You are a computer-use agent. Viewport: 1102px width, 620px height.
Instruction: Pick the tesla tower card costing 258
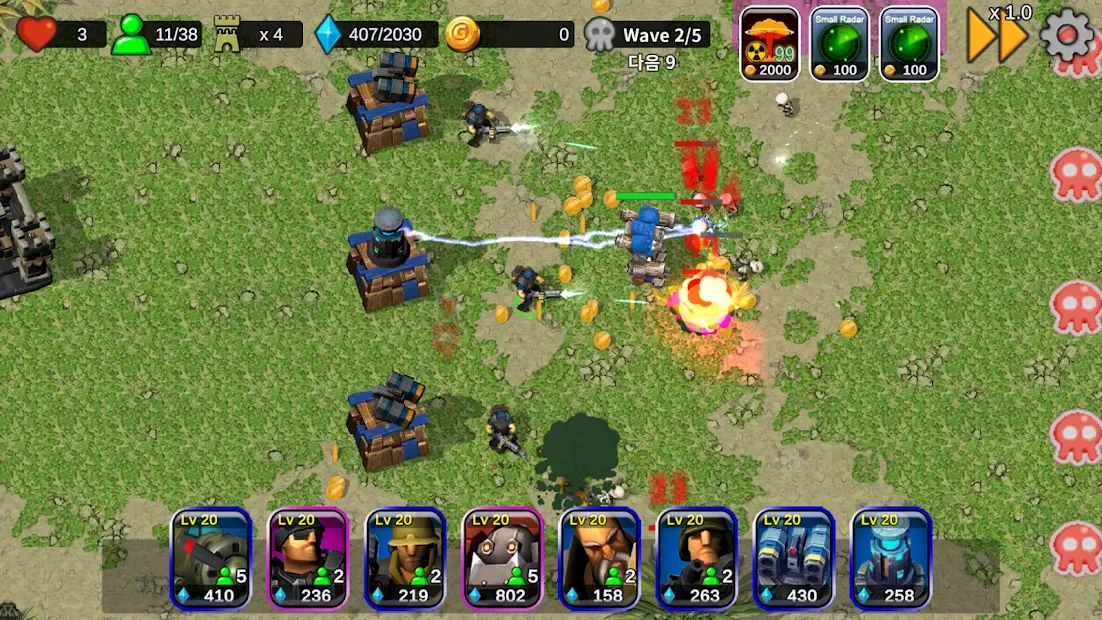(x=890, y=558)
